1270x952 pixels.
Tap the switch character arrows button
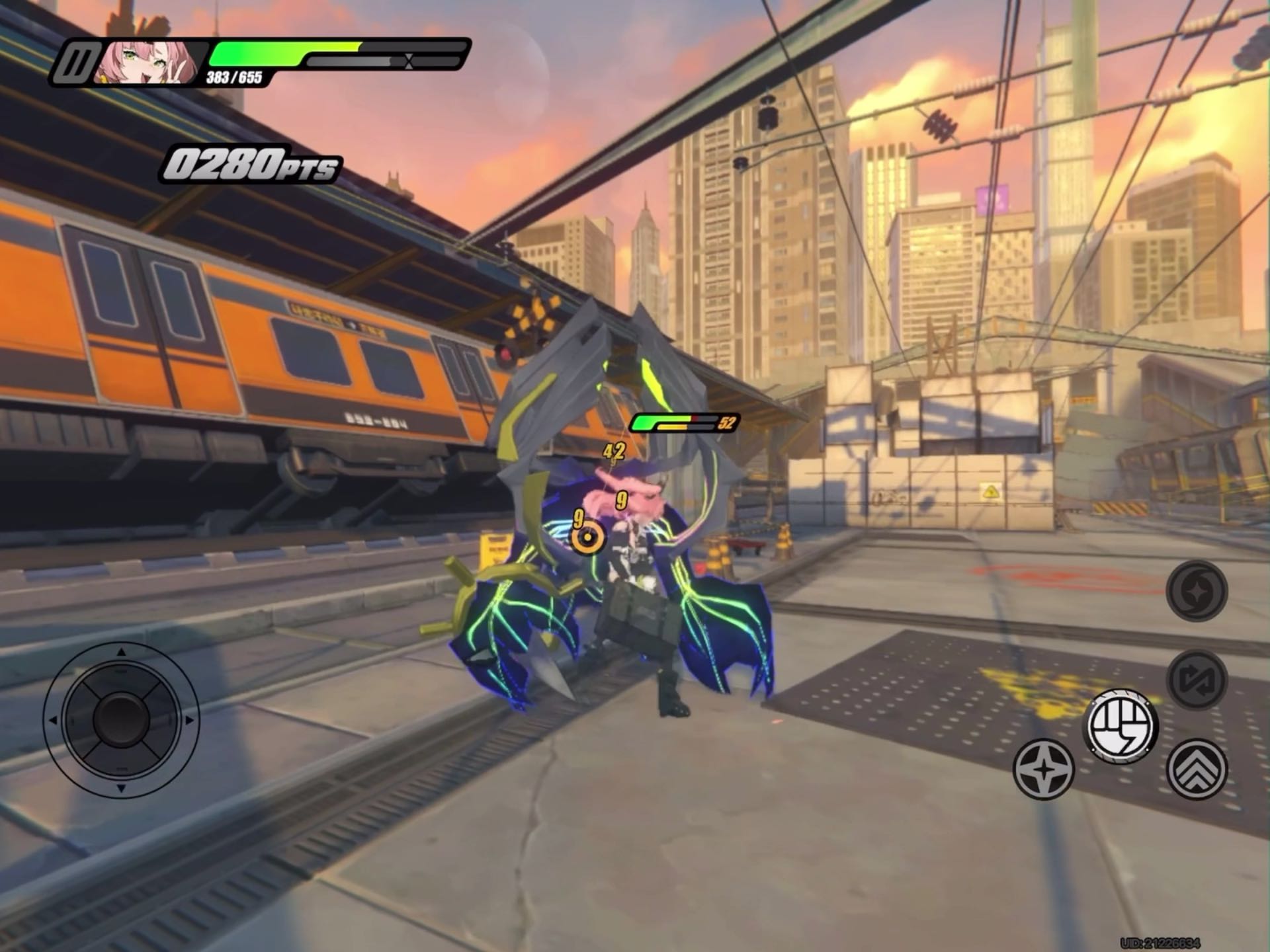click(1197, 680)
